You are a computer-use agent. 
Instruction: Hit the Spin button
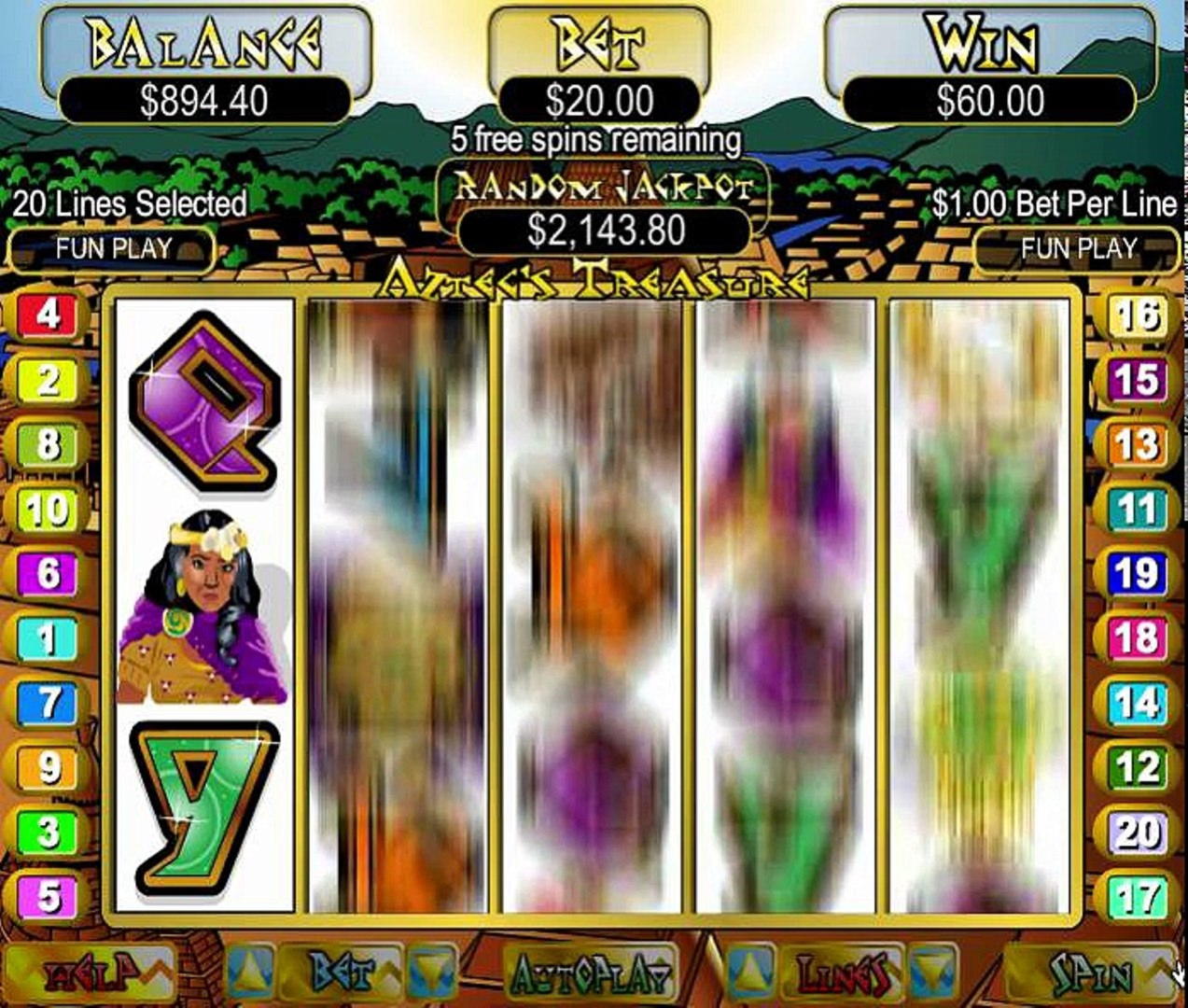point(1089,974)
